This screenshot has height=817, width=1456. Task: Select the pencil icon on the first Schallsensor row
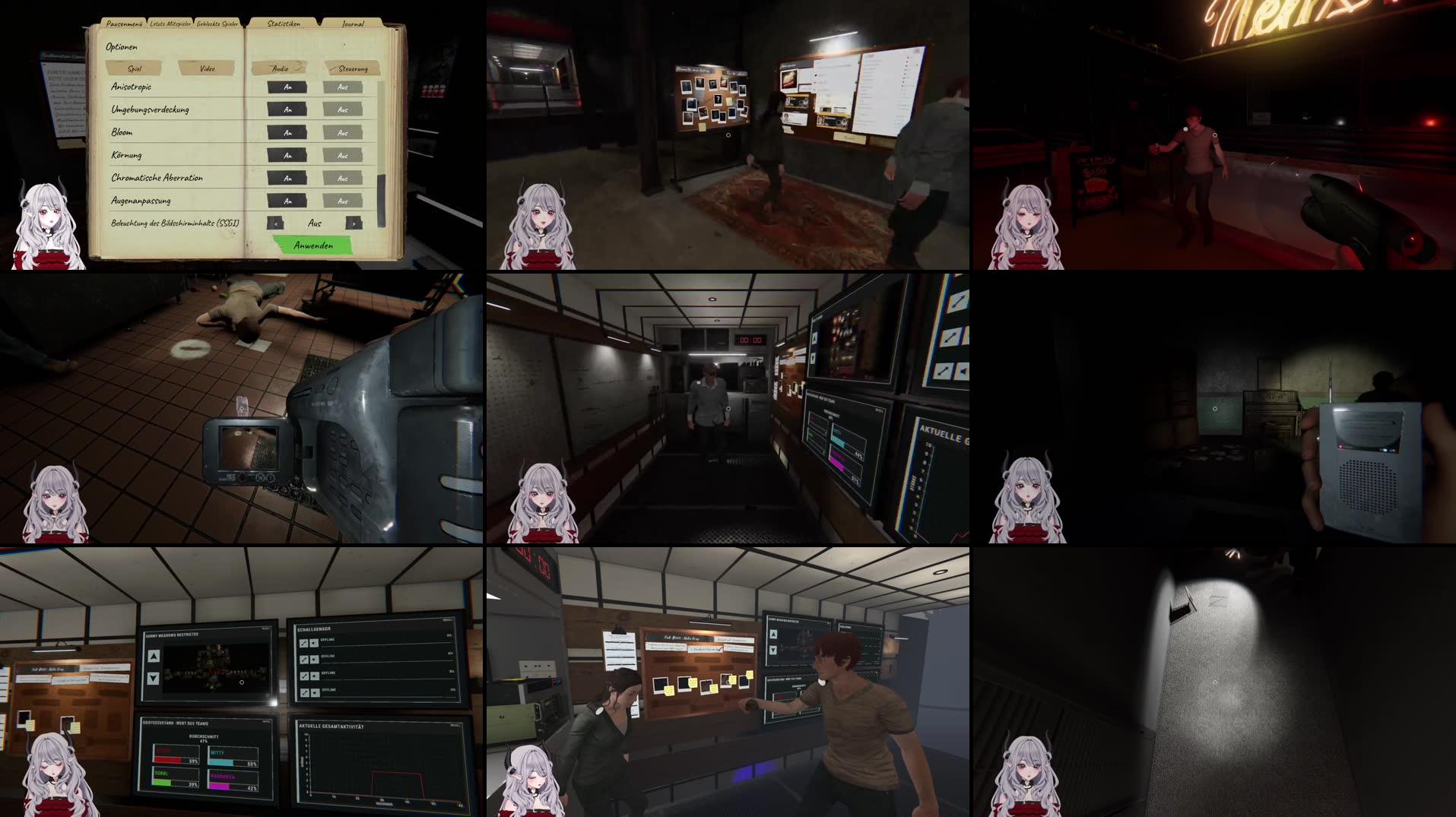click(304, 643)
